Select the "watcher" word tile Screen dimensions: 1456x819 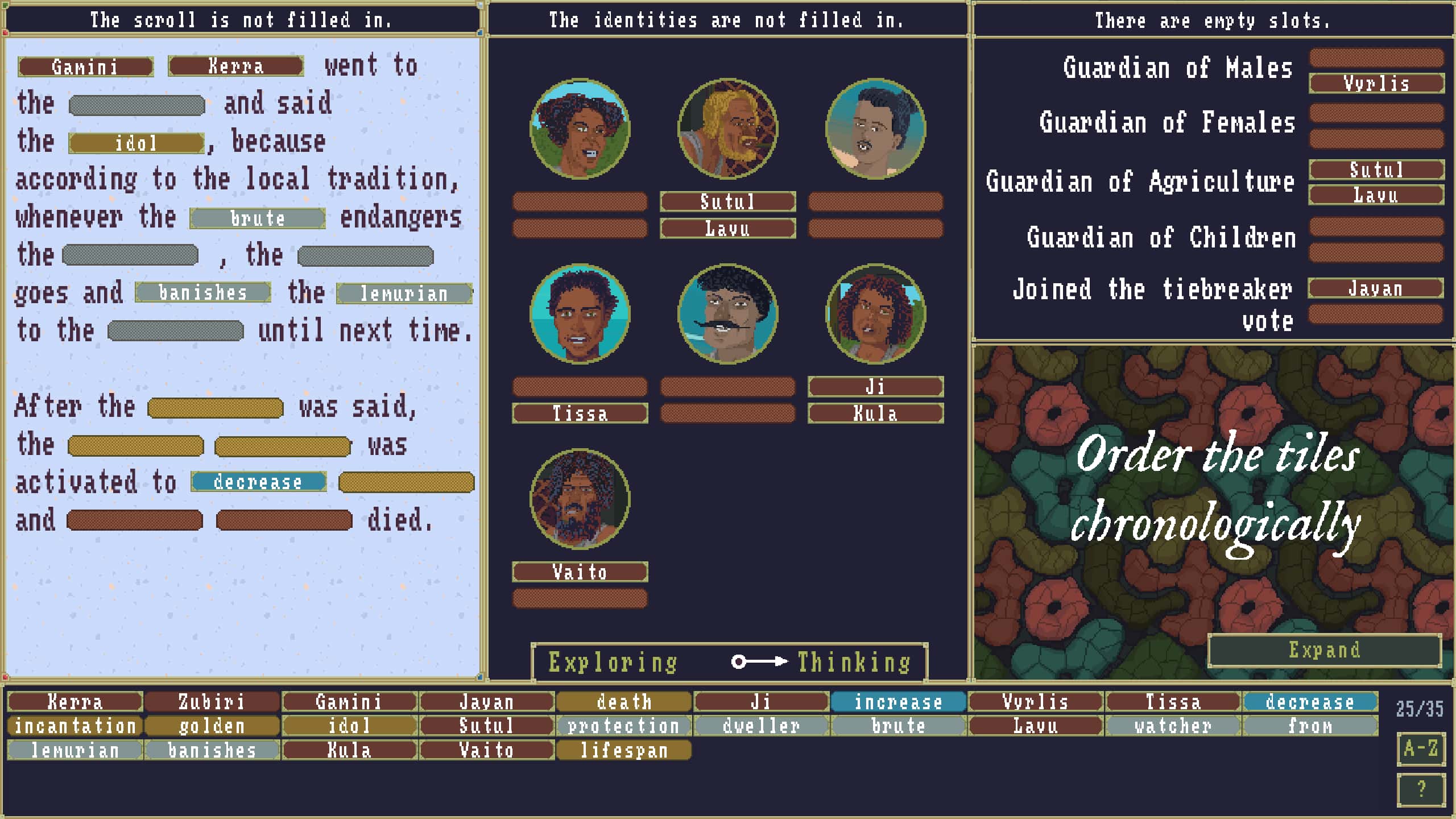pos(1173,726)
